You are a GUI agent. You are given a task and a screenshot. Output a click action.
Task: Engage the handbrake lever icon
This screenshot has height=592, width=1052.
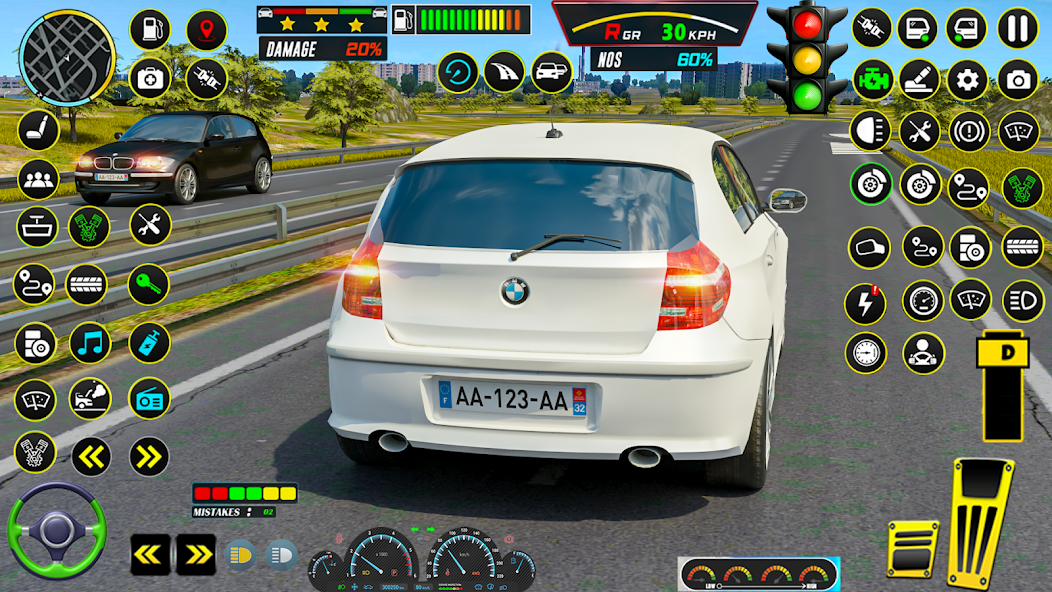(x=919, y=79)
